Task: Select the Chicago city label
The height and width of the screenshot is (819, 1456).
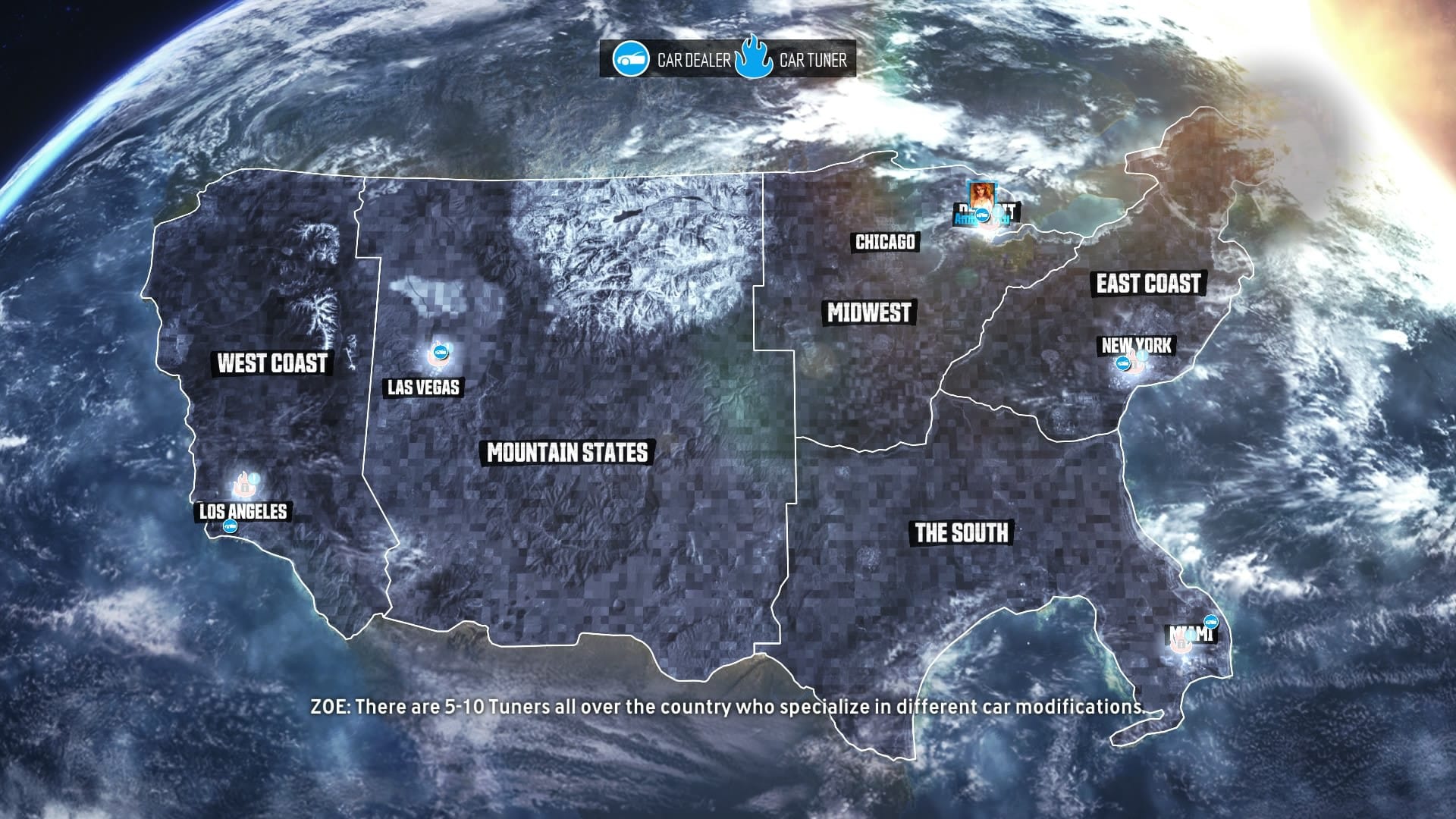Action: (x=885, y=242)
